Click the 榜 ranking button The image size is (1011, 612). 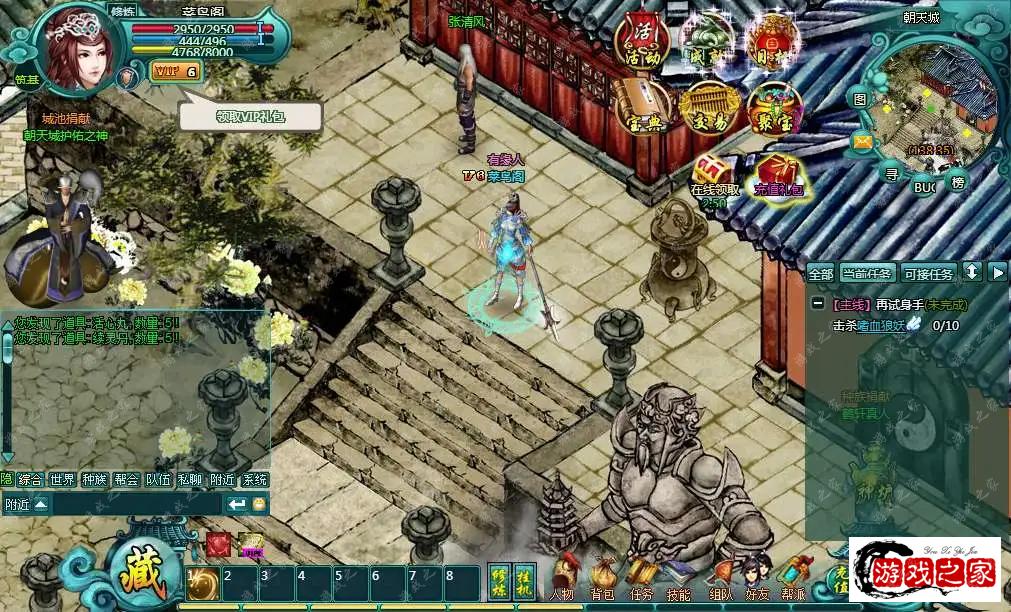(959, 182)
